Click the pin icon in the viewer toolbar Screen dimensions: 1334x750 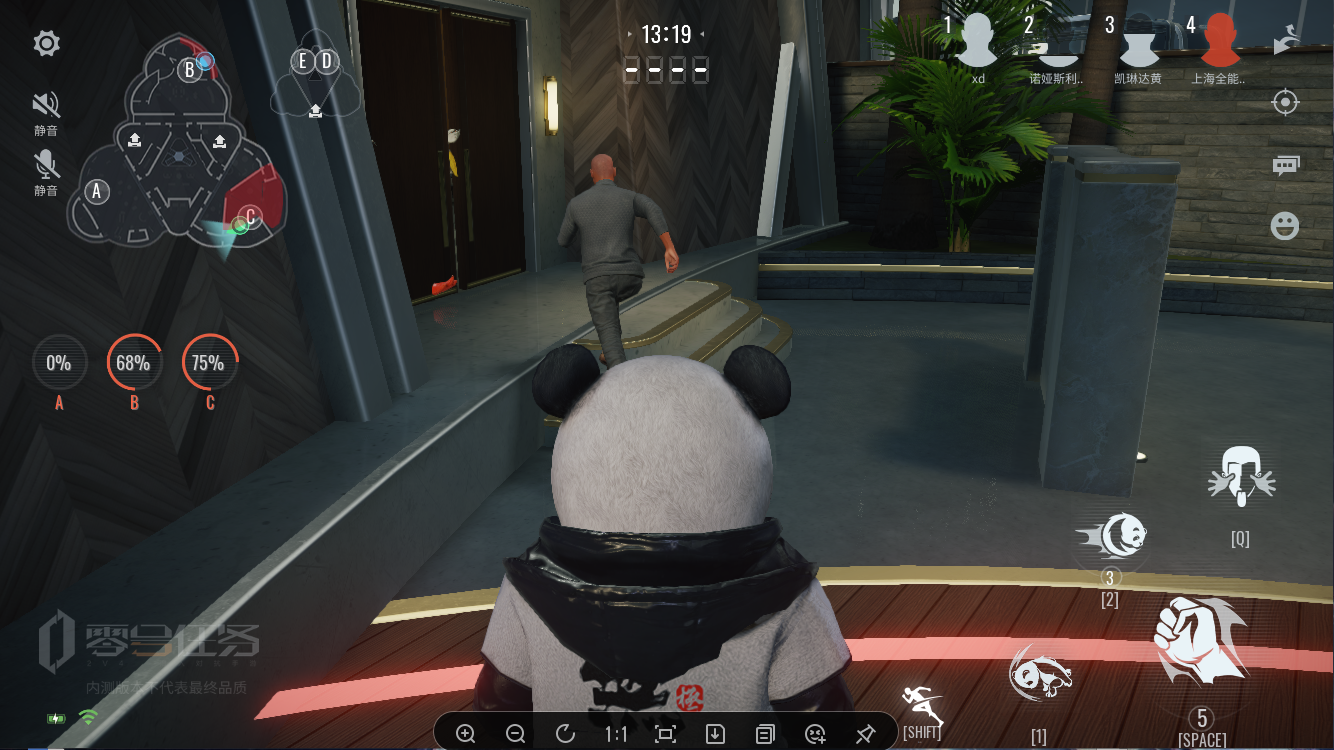866,734
